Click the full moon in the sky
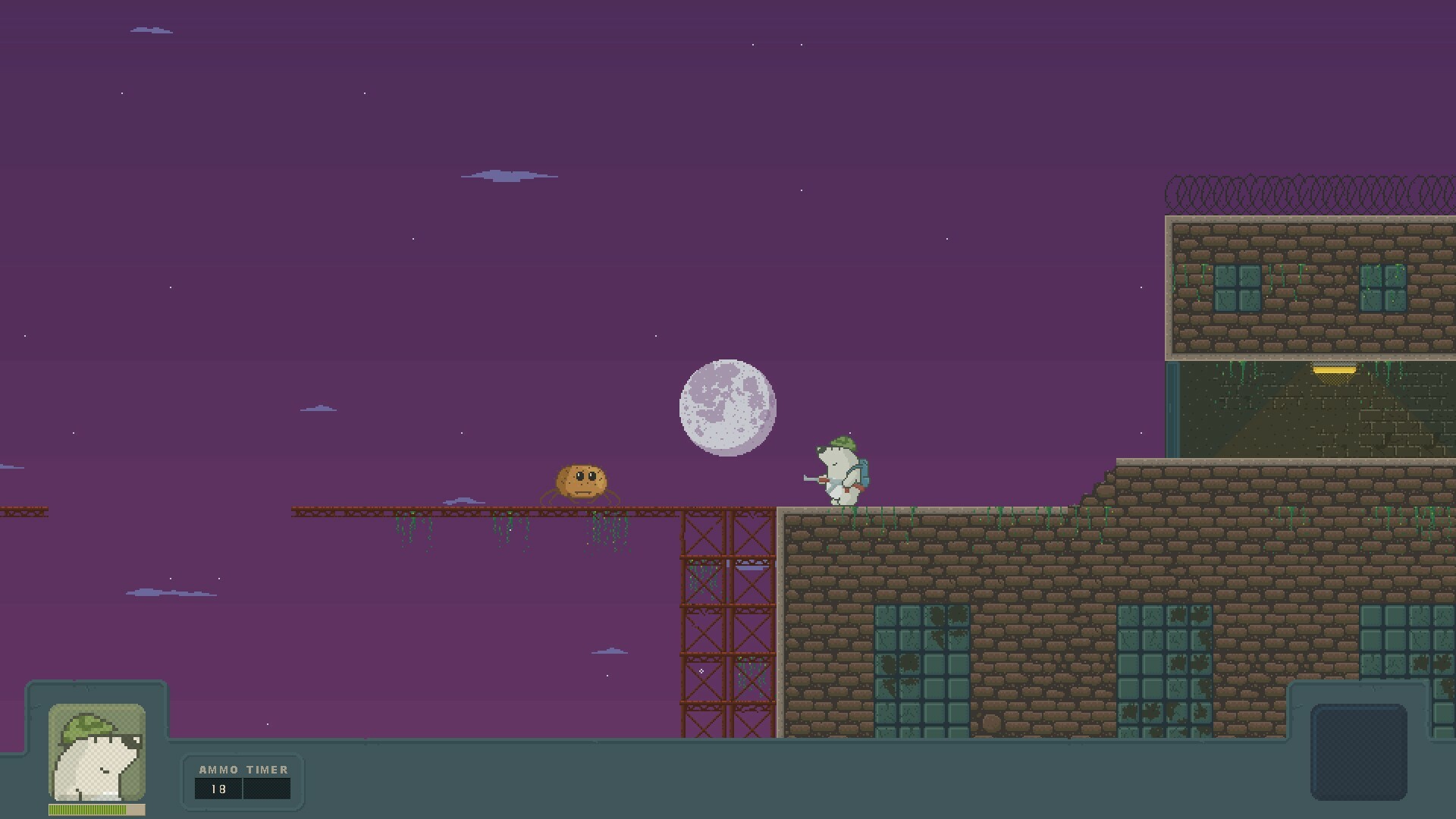 [x=726, y=408]
